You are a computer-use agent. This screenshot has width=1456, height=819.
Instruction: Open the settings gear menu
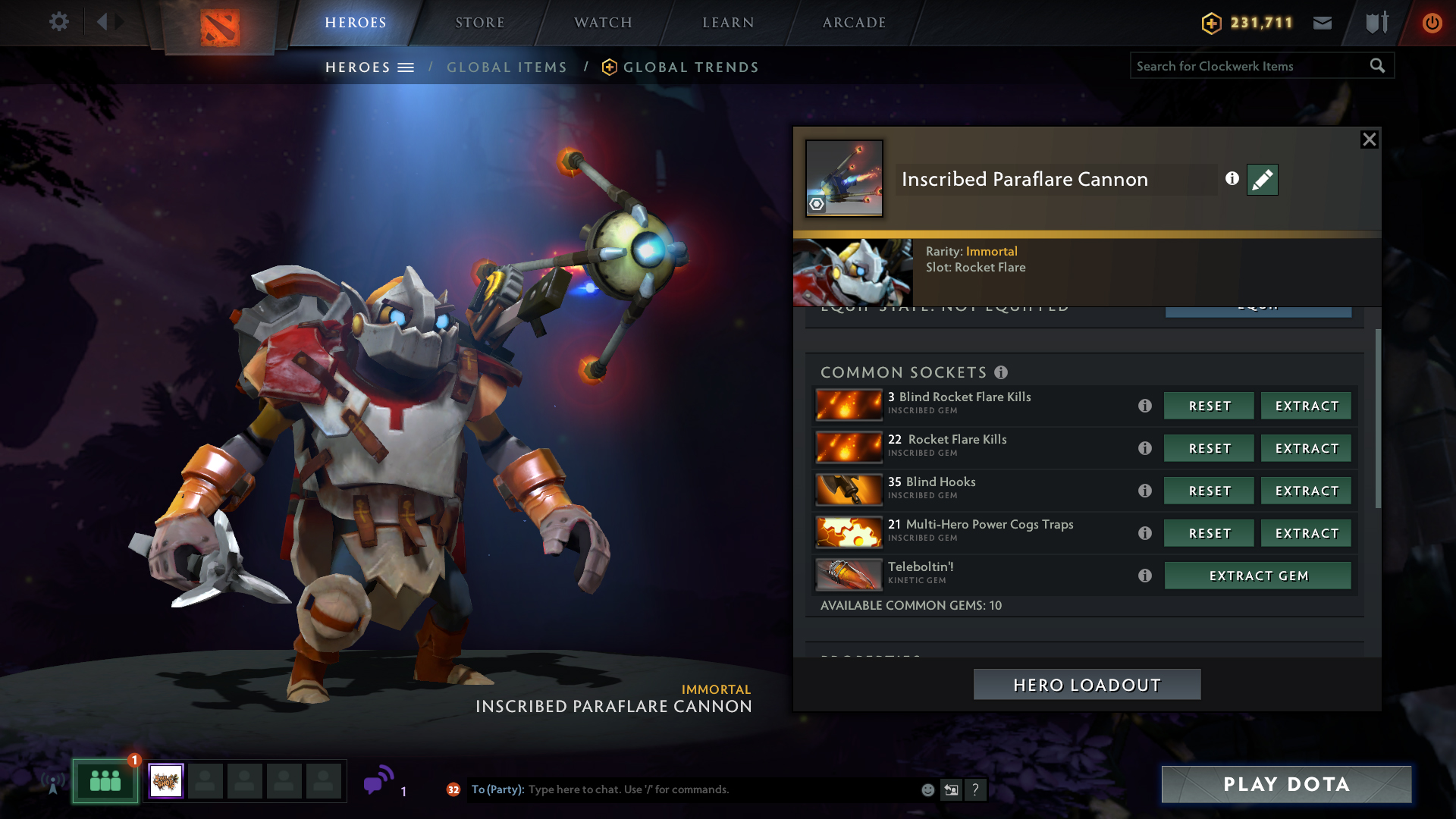pos(58,22)
